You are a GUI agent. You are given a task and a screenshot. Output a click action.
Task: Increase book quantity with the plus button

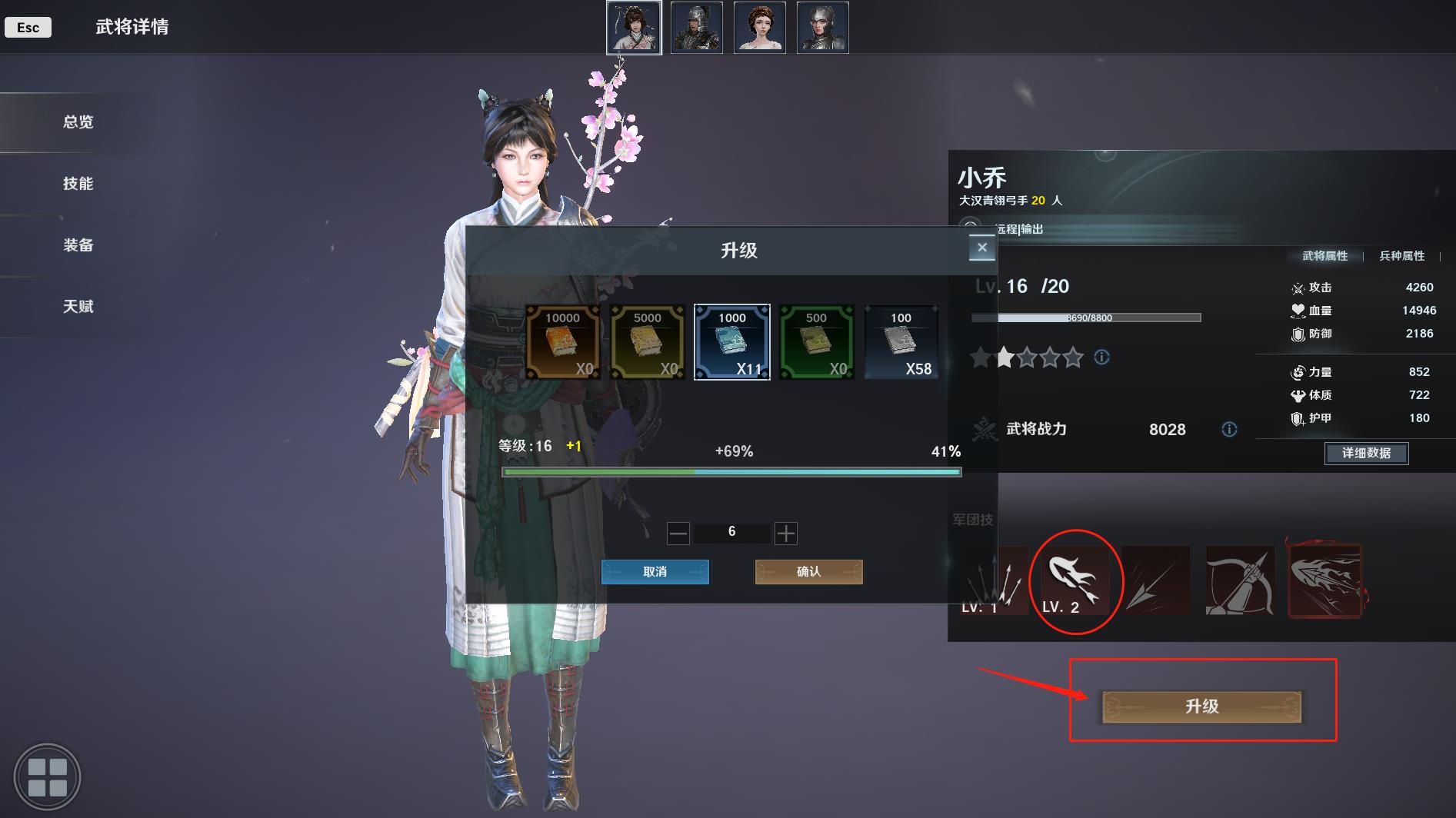(785, 533)
